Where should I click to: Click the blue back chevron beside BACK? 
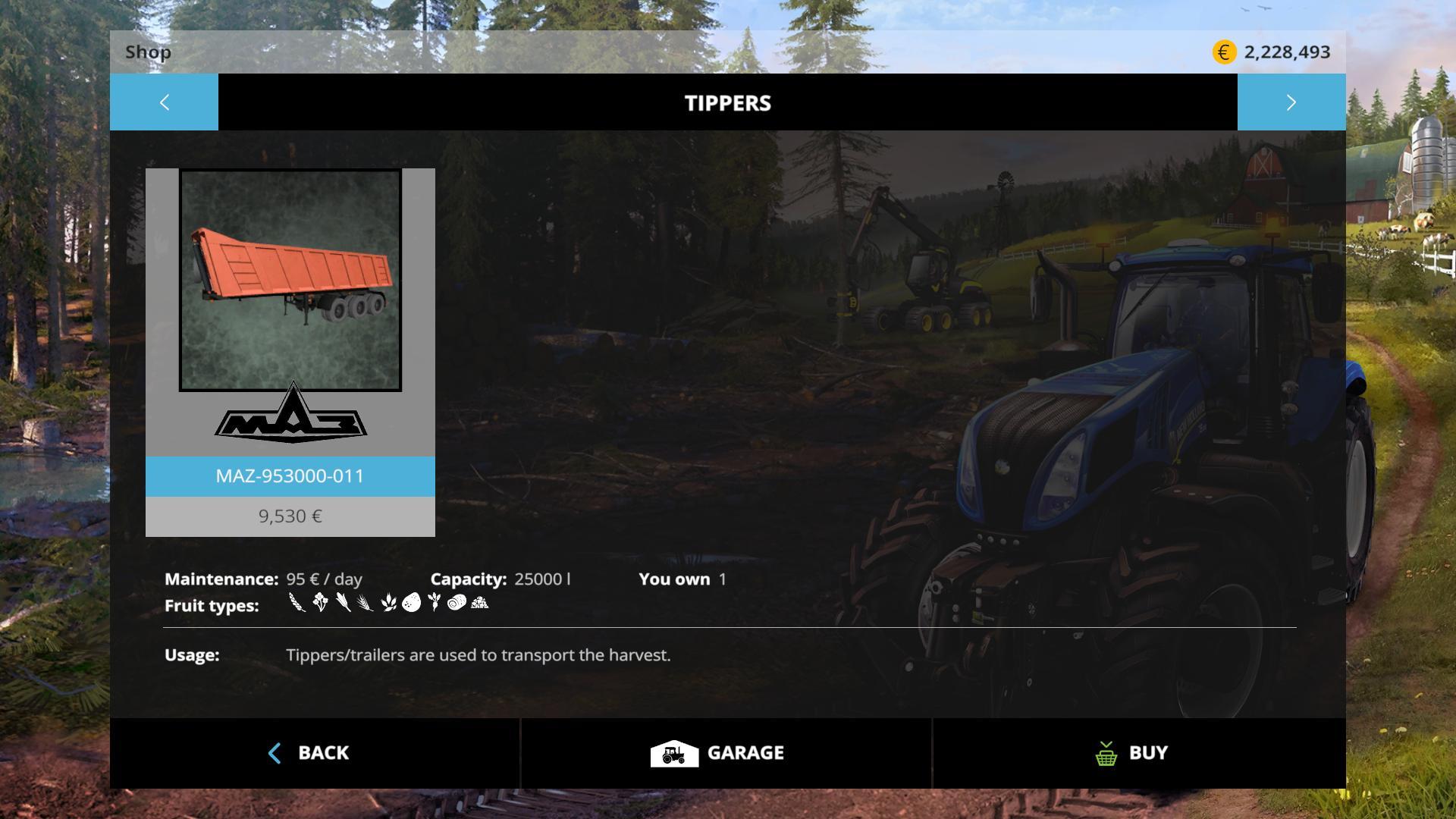tap(275, 752)
